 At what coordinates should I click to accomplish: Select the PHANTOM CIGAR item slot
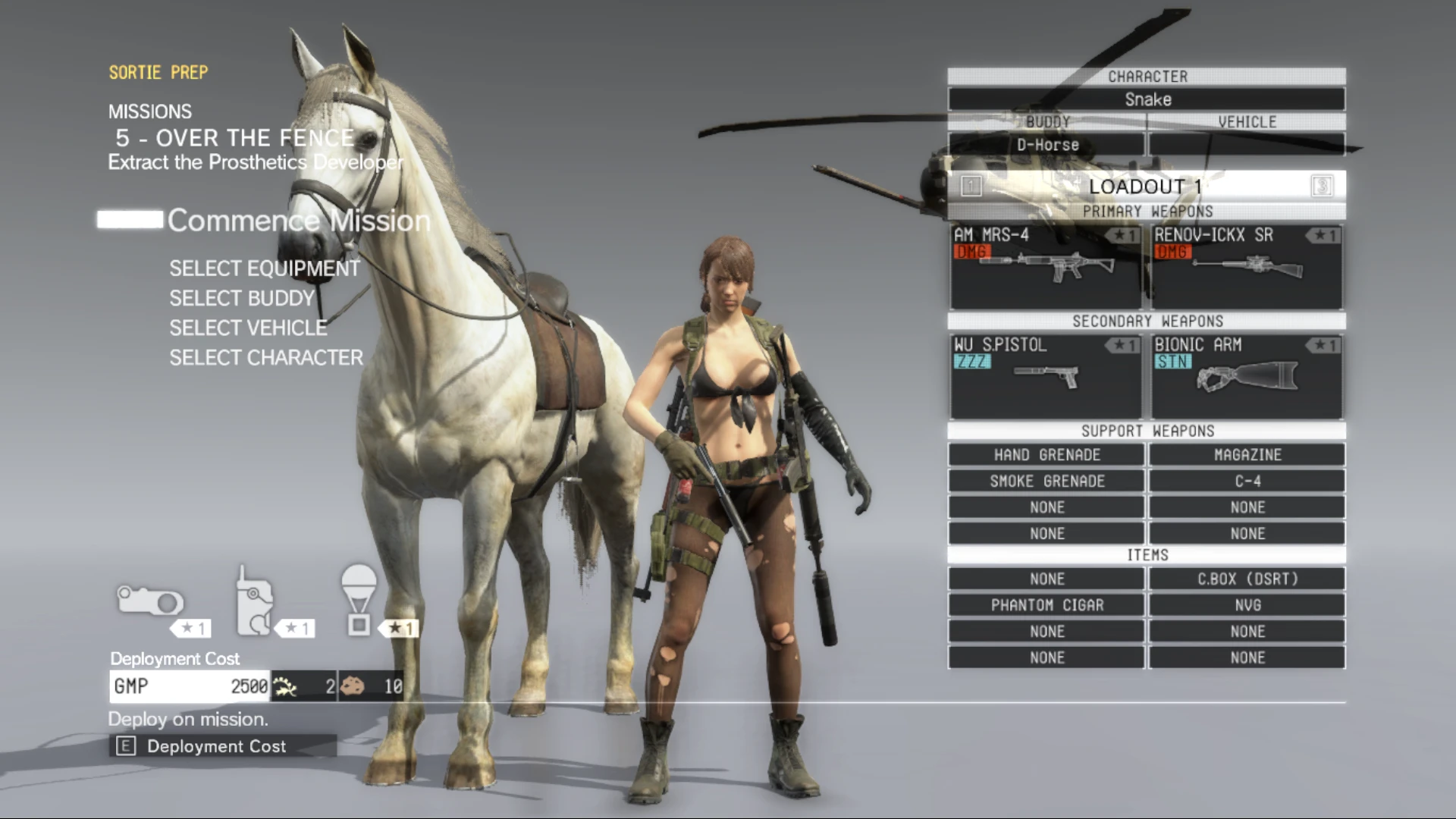click(x=1046, y=604)
